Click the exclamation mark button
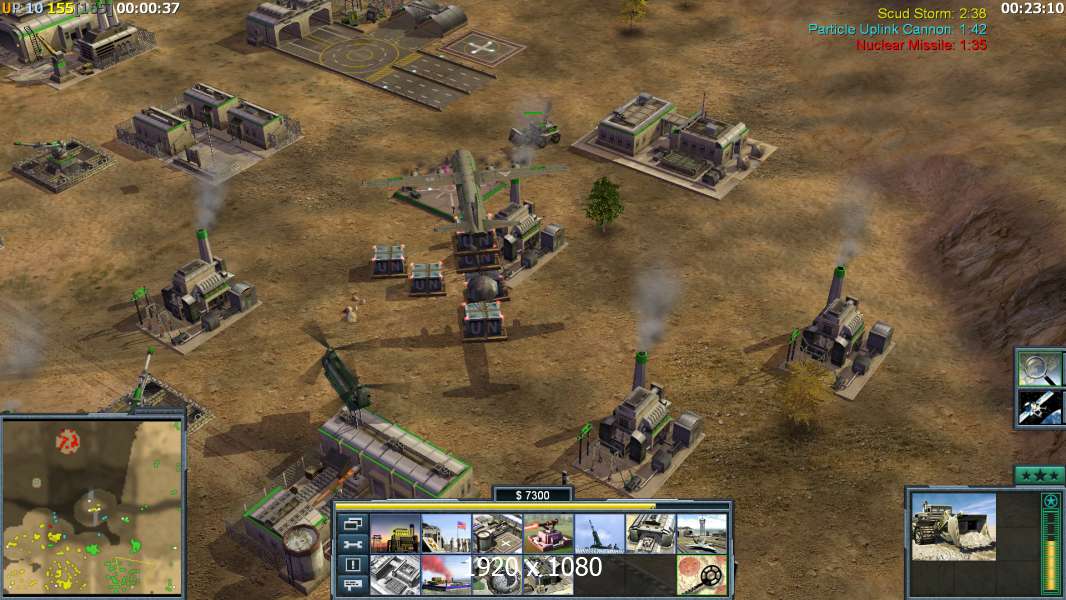This screenshot has height=600, width=1066. pyautogui.click(x=352, y=565)
